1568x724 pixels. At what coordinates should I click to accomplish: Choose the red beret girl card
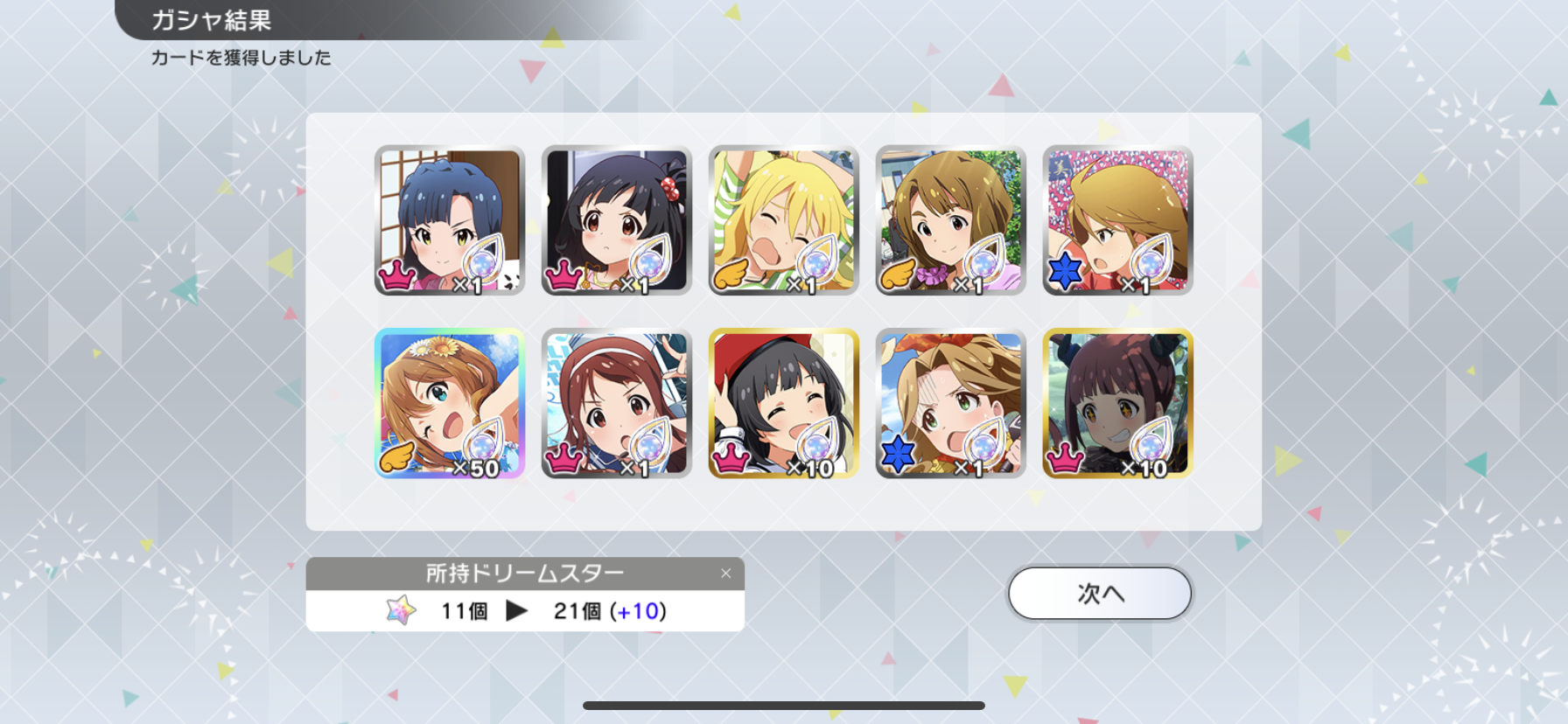(x=784, y=403)
